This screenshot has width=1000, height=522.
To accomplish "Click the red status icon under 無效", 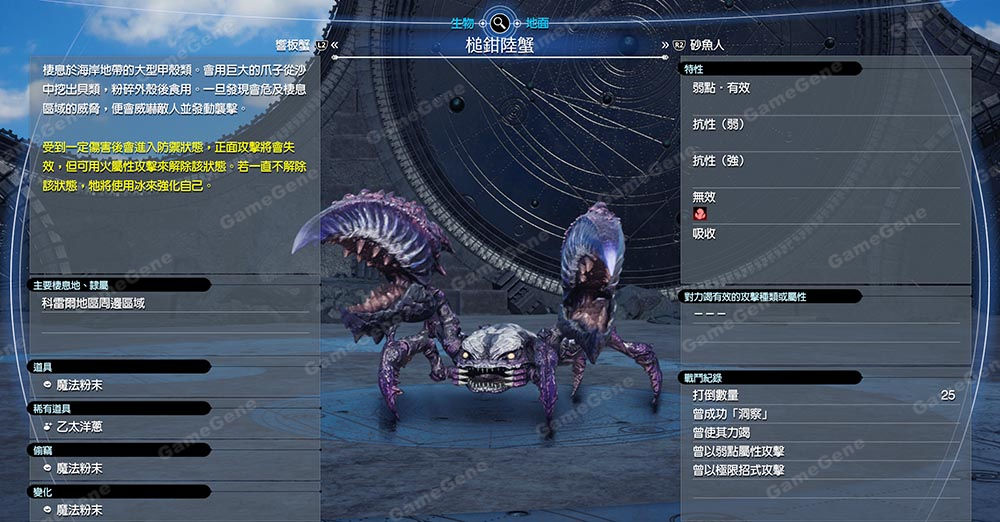I will point(699,215).
